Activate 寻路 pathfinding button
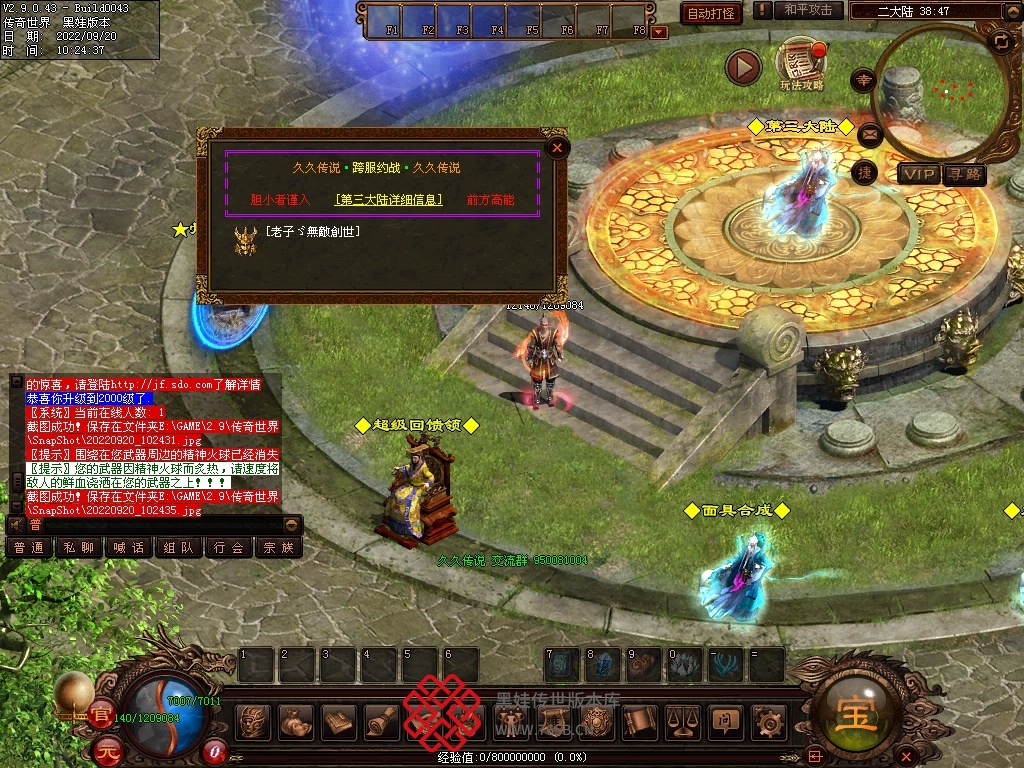This screenshot has height=768, width=1024. click(965, 174)
